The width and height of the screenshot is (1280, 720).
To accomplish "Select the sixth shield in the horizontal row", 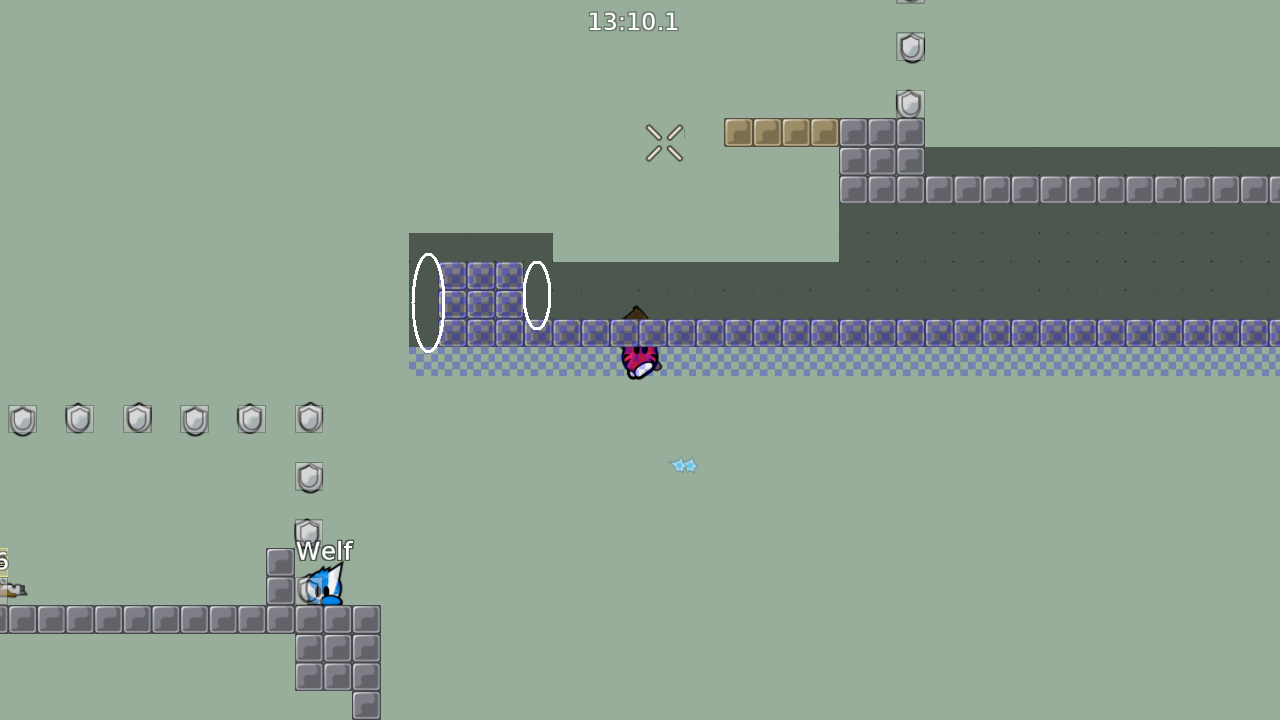I will click(308, 418).
